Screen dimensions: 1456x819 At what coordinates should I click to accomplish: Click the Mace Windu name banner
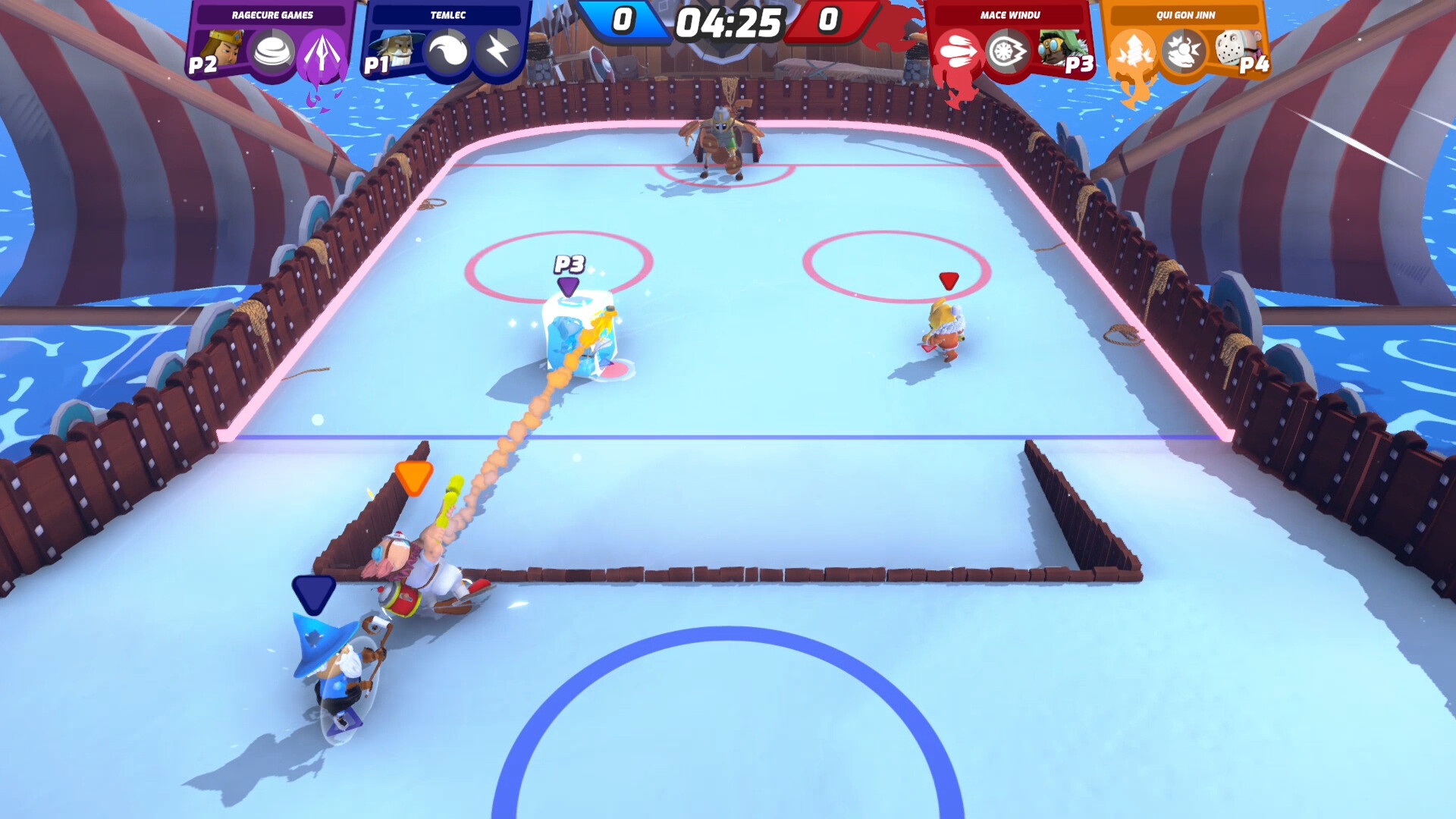tap(1009, 15)
